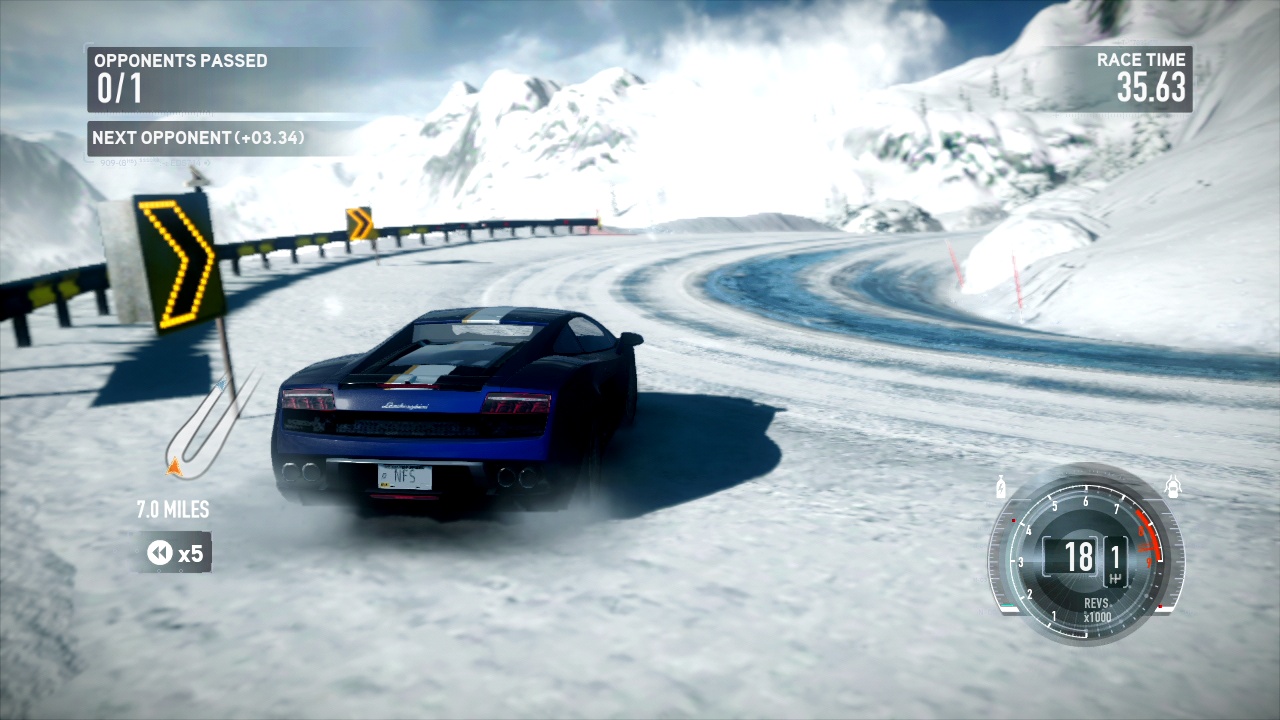Select the hairpin route minimap
This screenshot has width=1280, height=720.
click(x=206, y=430)
